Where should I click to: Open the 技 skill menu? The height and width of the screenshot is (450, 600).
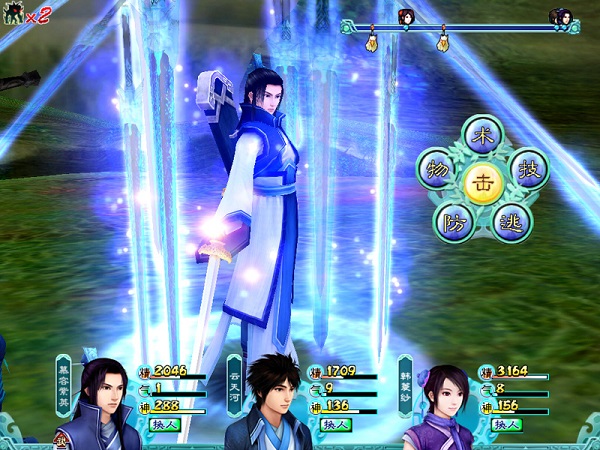(529, 170)
